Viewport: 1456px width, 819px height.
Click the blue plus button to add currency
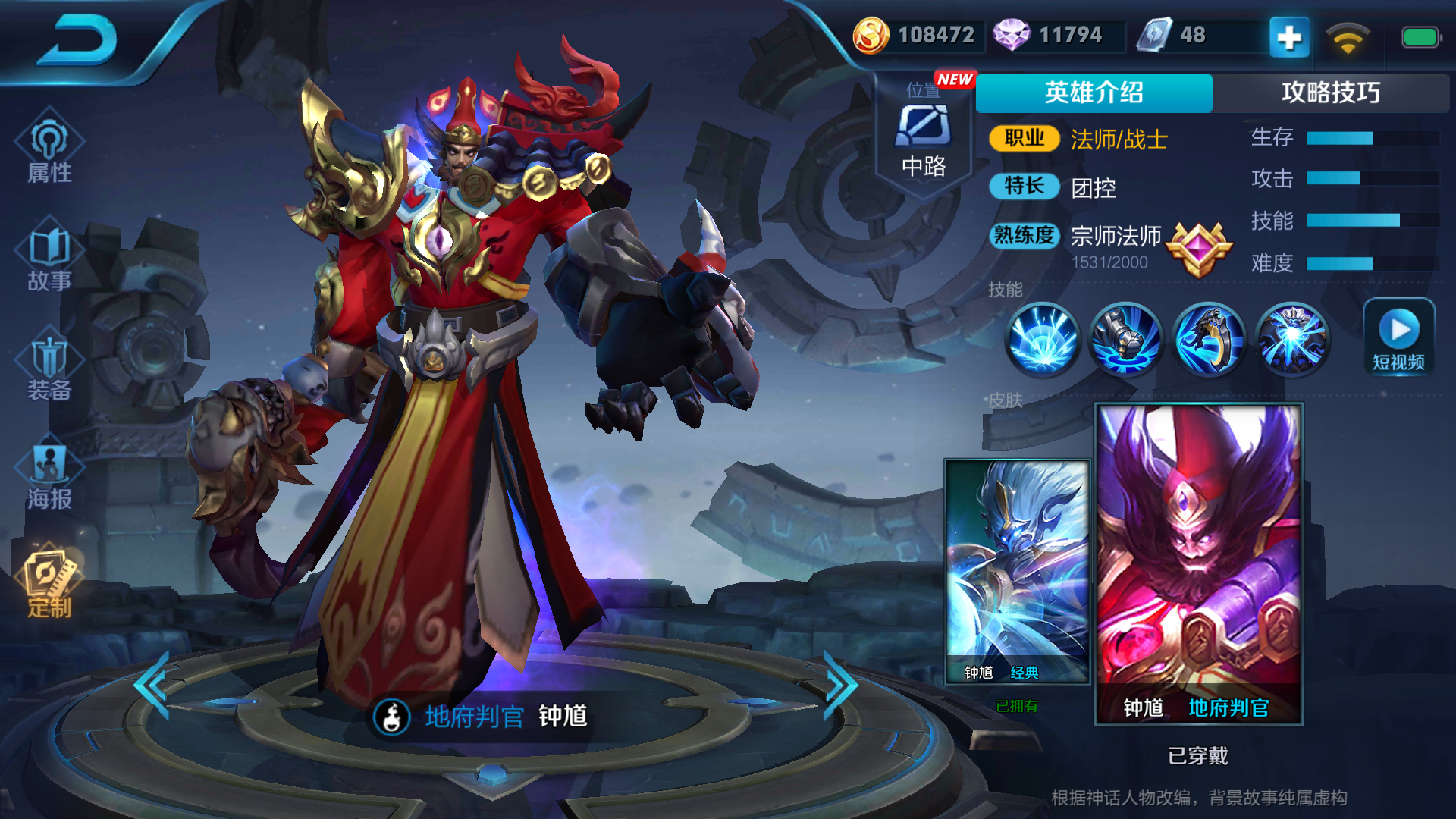pos(1289,36)
